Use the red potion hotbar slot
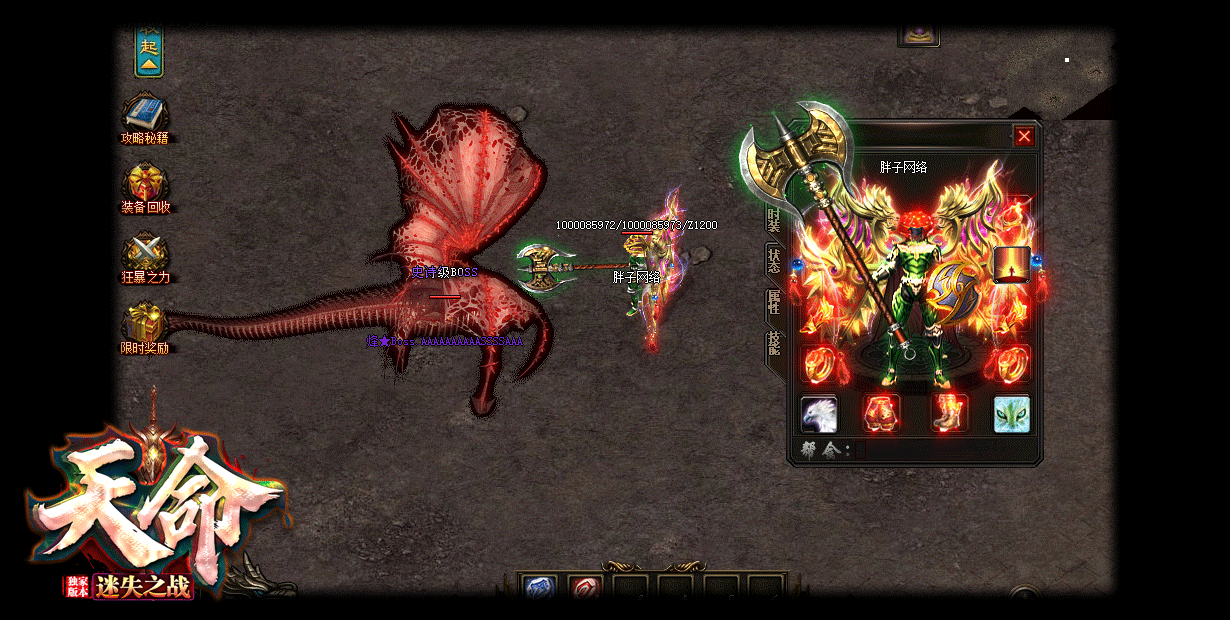 [x=585, y=588]
